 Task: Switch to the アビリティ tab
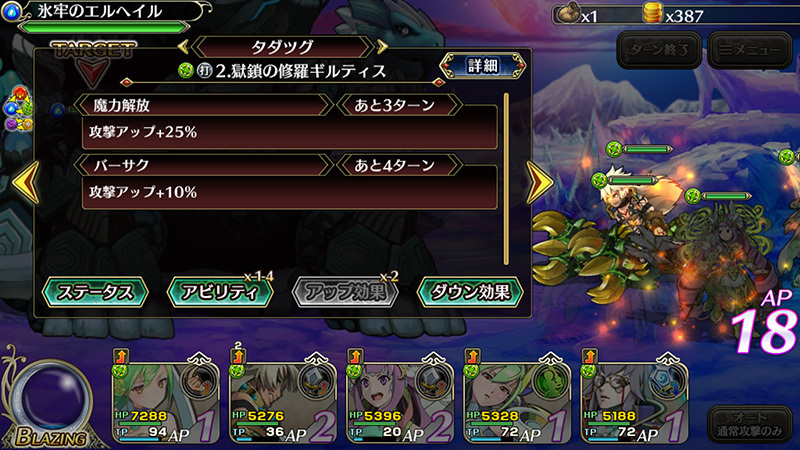point(220,292)
